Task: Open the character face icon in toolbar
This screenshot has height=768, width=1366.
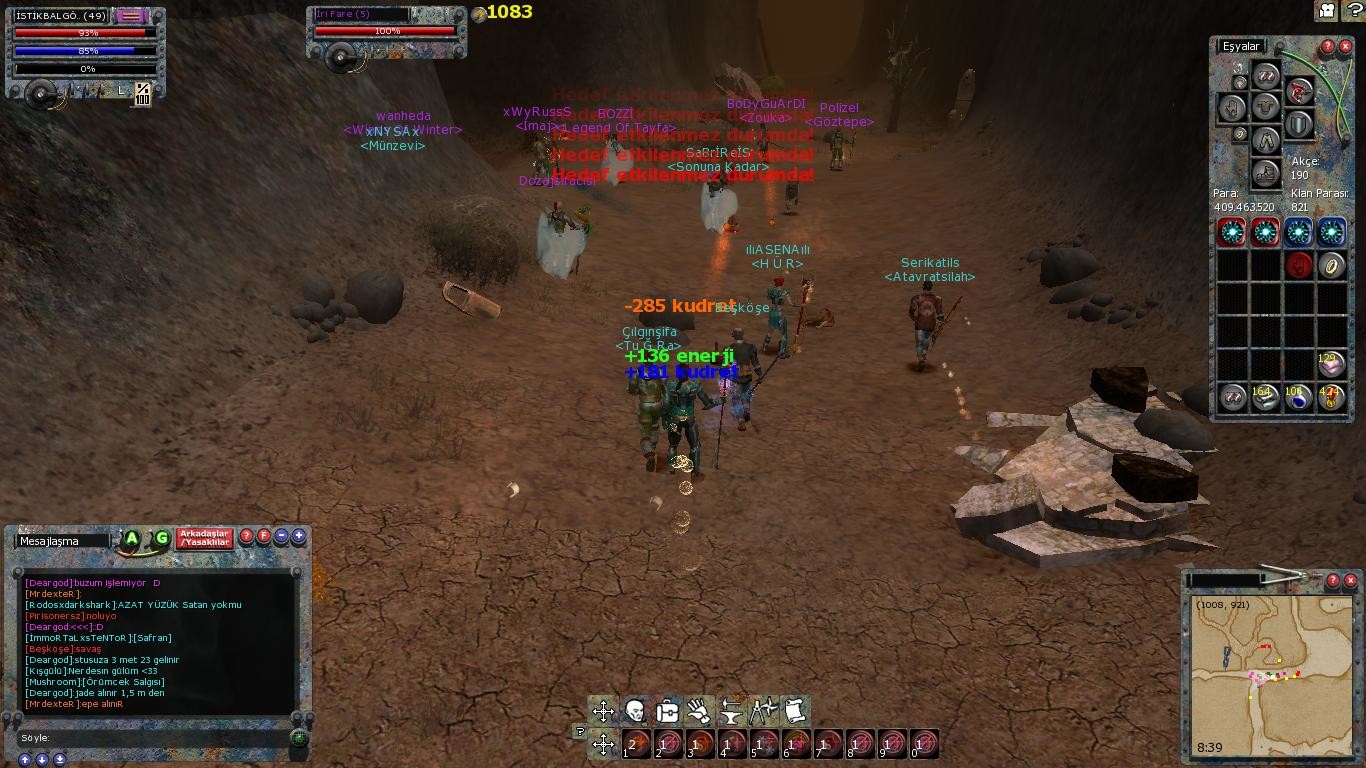Action: 635,711
